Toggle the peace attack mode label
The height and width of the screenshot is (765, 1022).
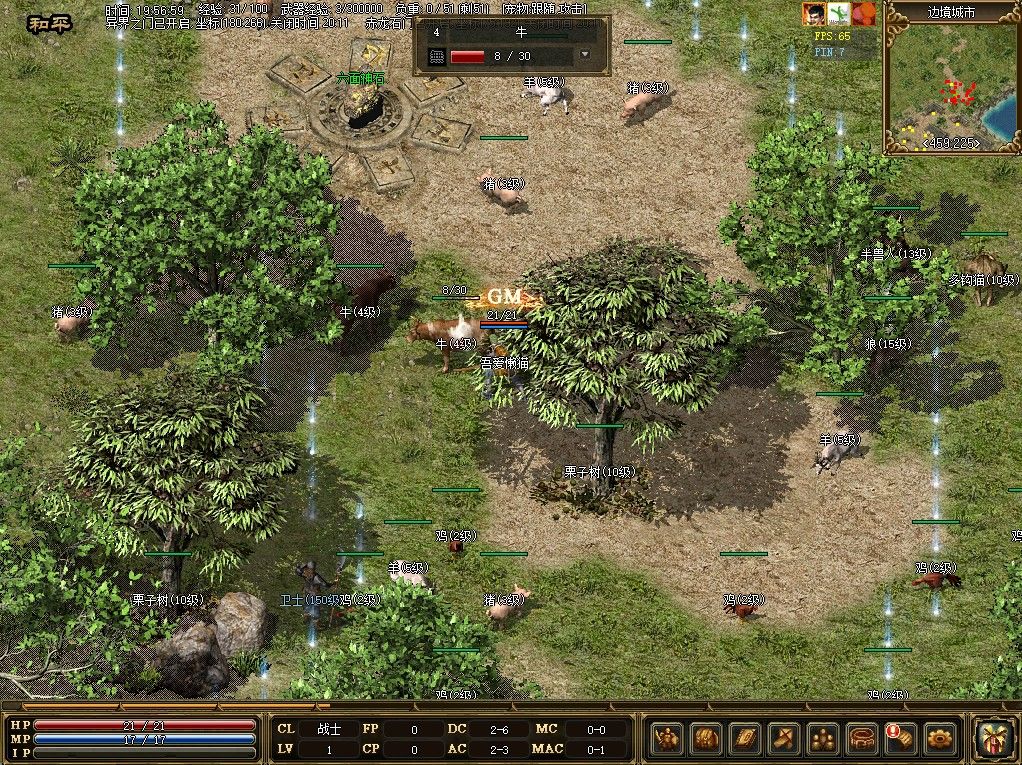point(42,23)
